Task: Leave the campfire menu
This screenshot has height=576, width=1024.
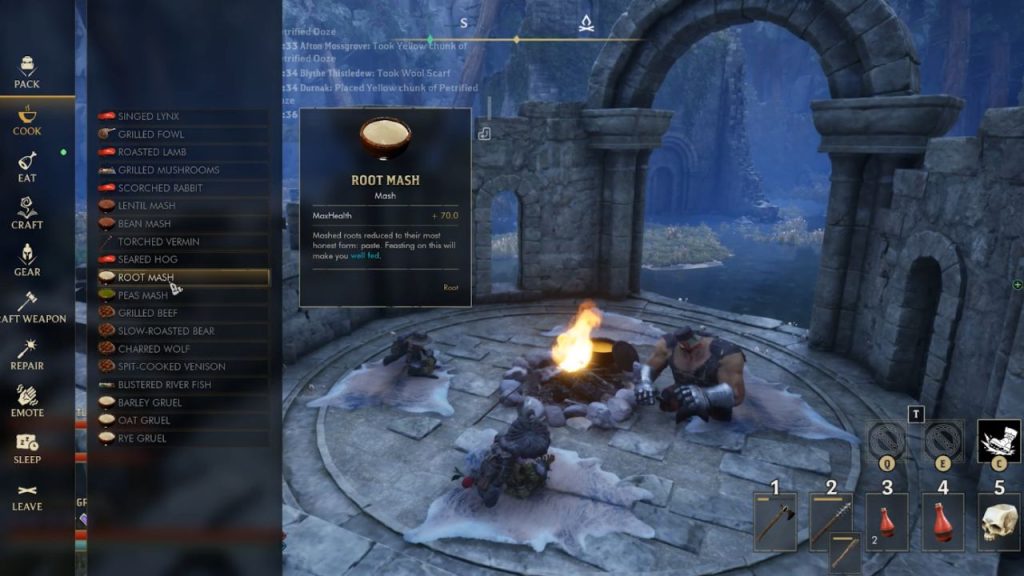Action: point(27,495)
